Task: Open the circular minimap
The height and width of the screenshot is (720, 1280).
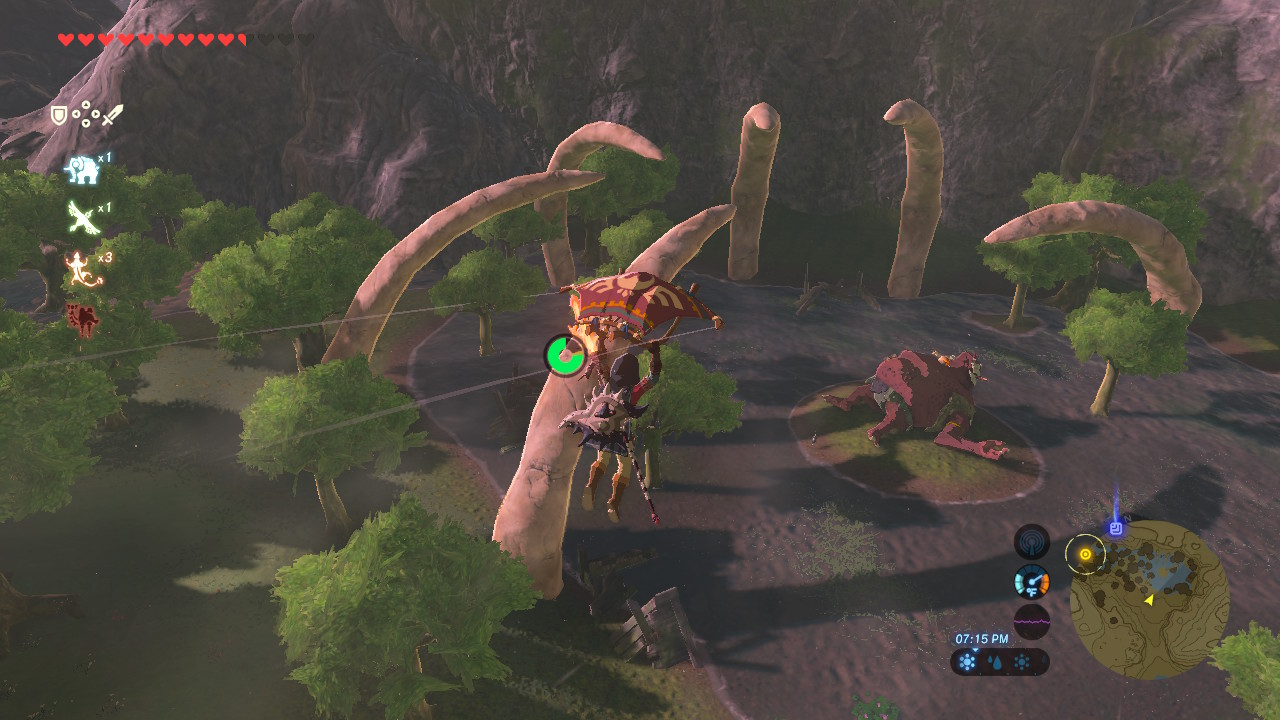Action: (1149, 599)
